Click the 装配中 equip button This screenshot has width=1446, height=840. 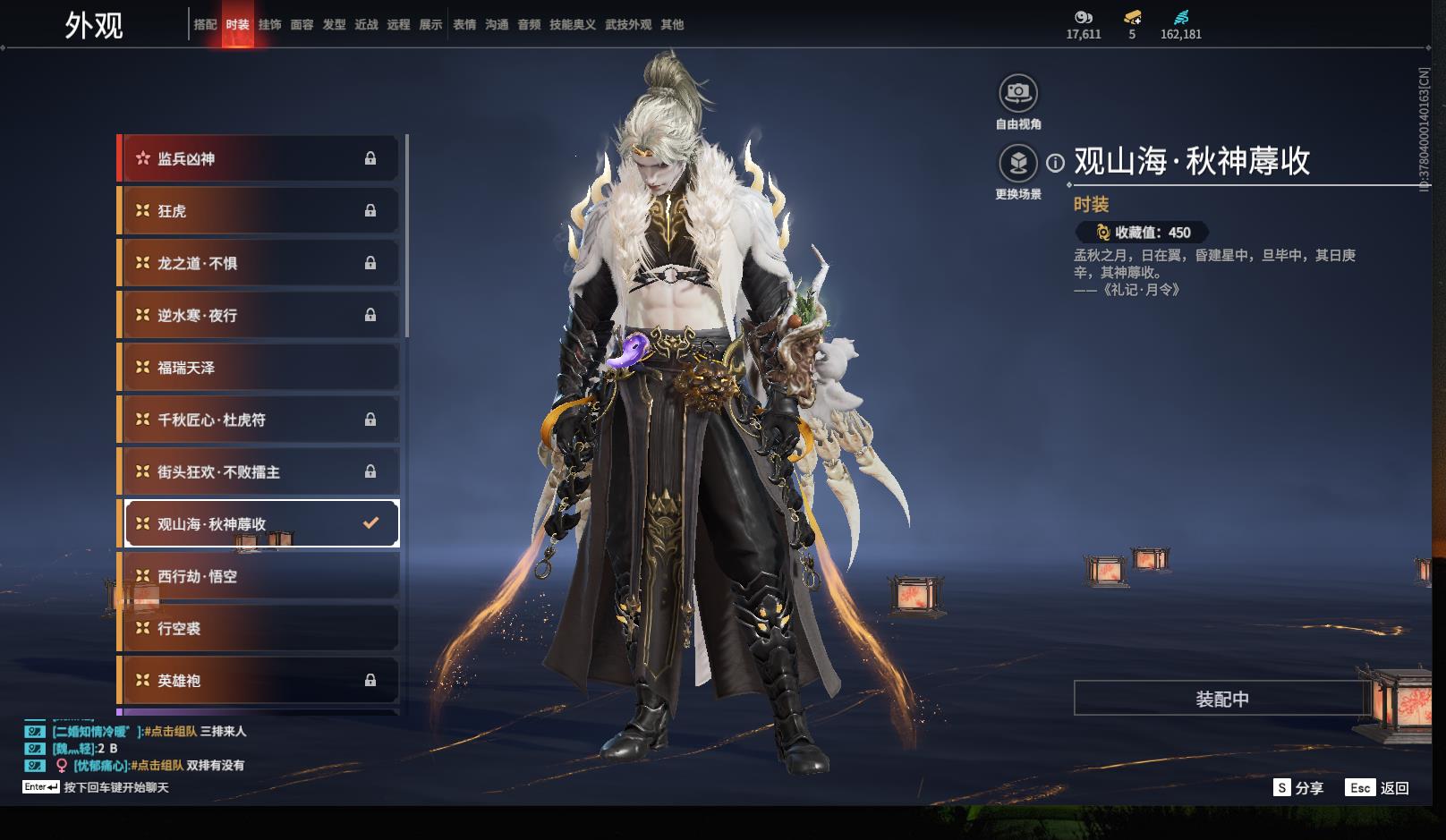coord(1221,699)
